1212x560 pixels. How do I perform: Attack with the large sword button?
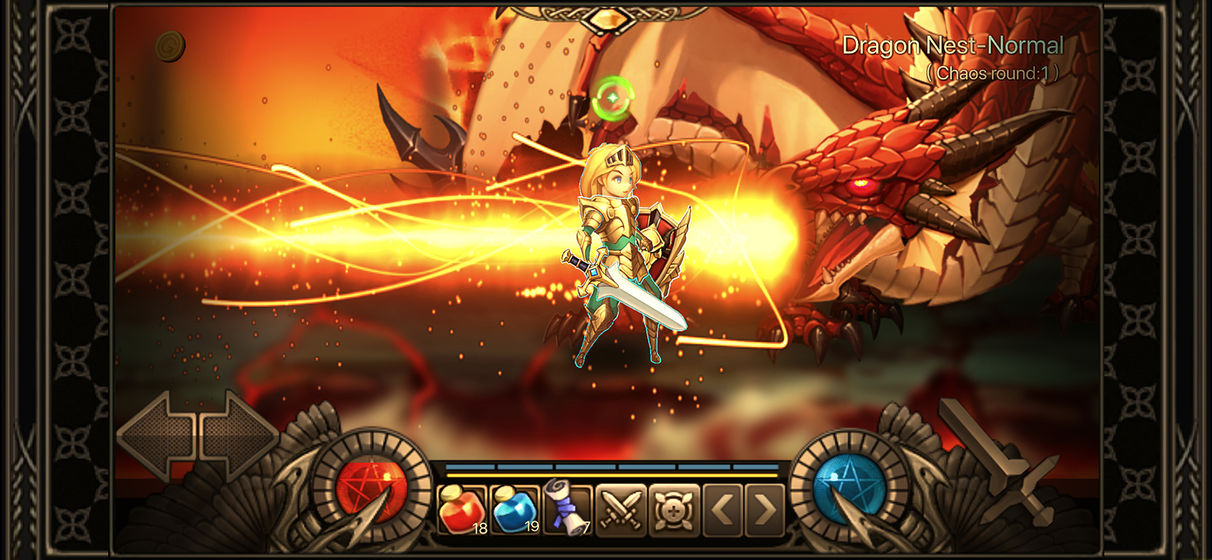point(995,460)
